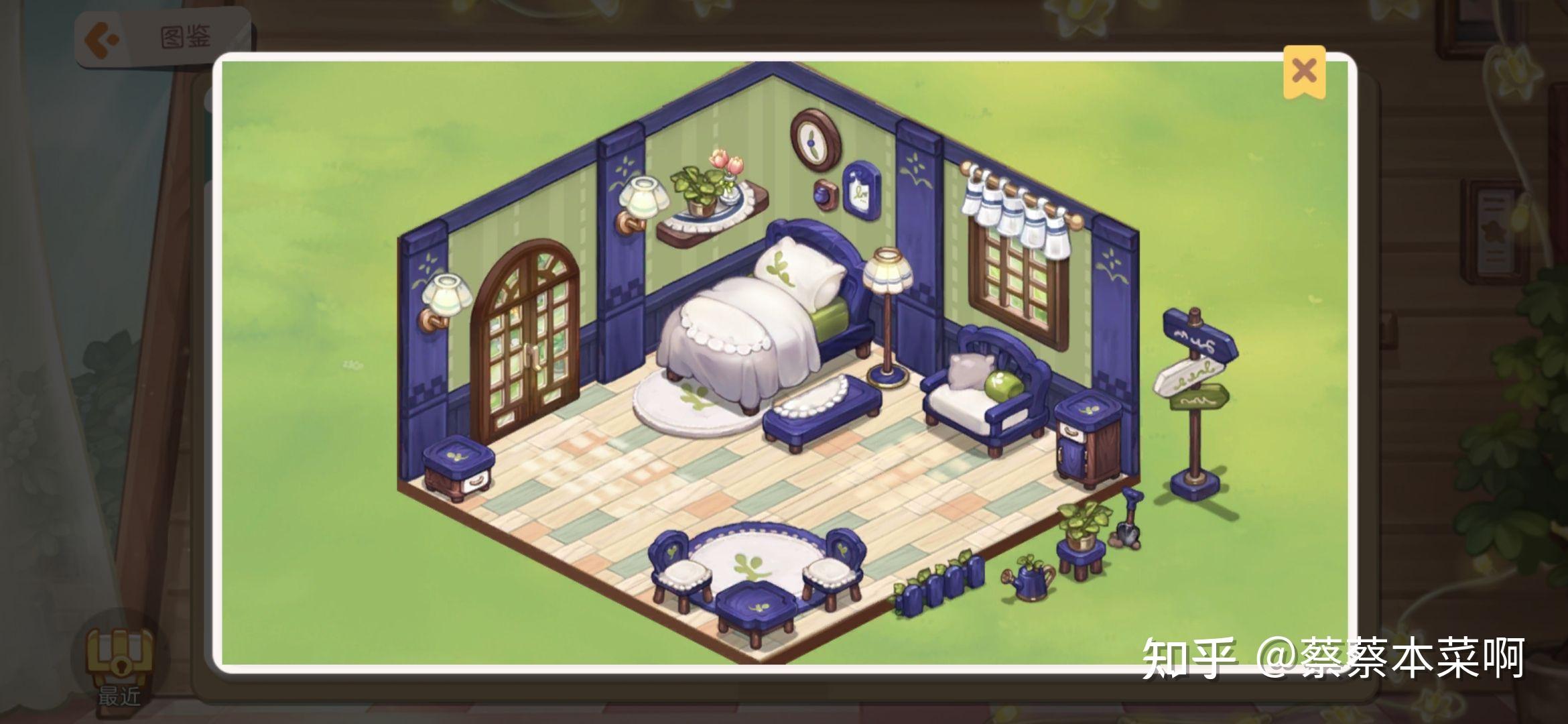Close the room preview popup
The width and height of the screenshot is (1568, 724).
click(x=1303, y=71)
